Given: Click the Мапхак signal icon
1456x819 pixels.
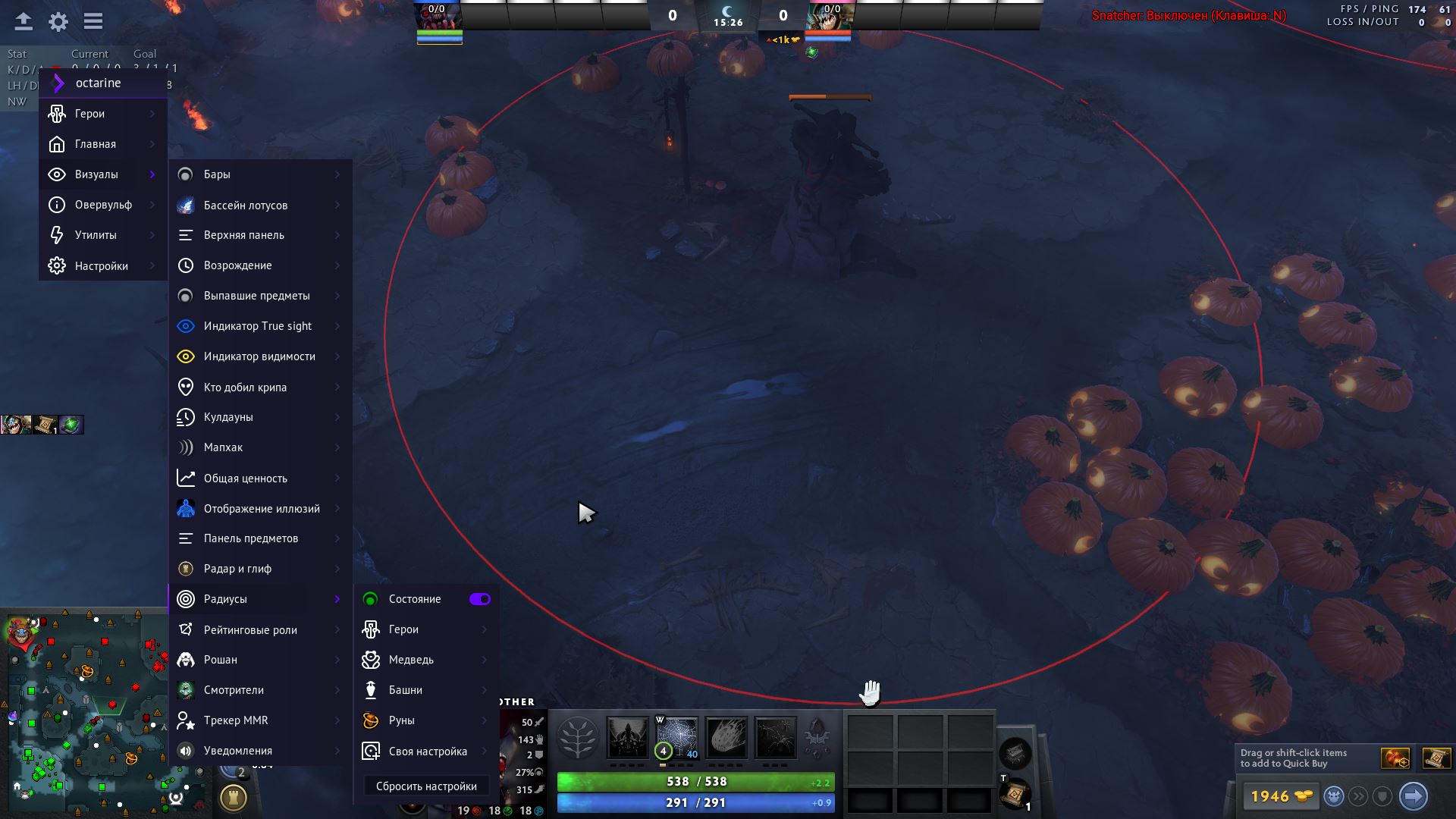Looking at the screenshot, I should 184,447.
